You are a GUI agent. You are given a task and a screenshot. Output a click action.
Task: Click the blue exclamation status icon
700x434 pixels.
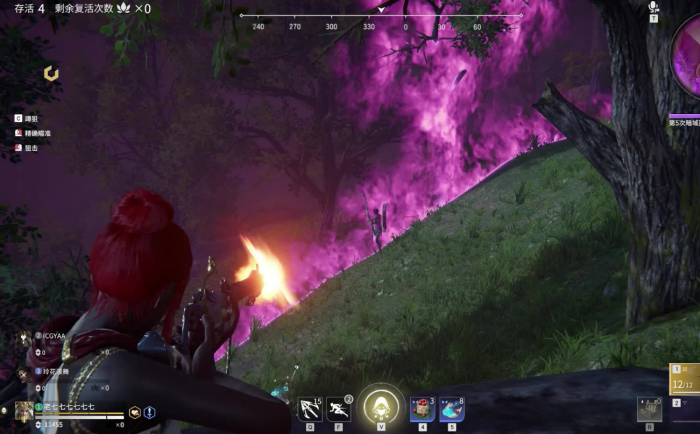coord(149,412)
